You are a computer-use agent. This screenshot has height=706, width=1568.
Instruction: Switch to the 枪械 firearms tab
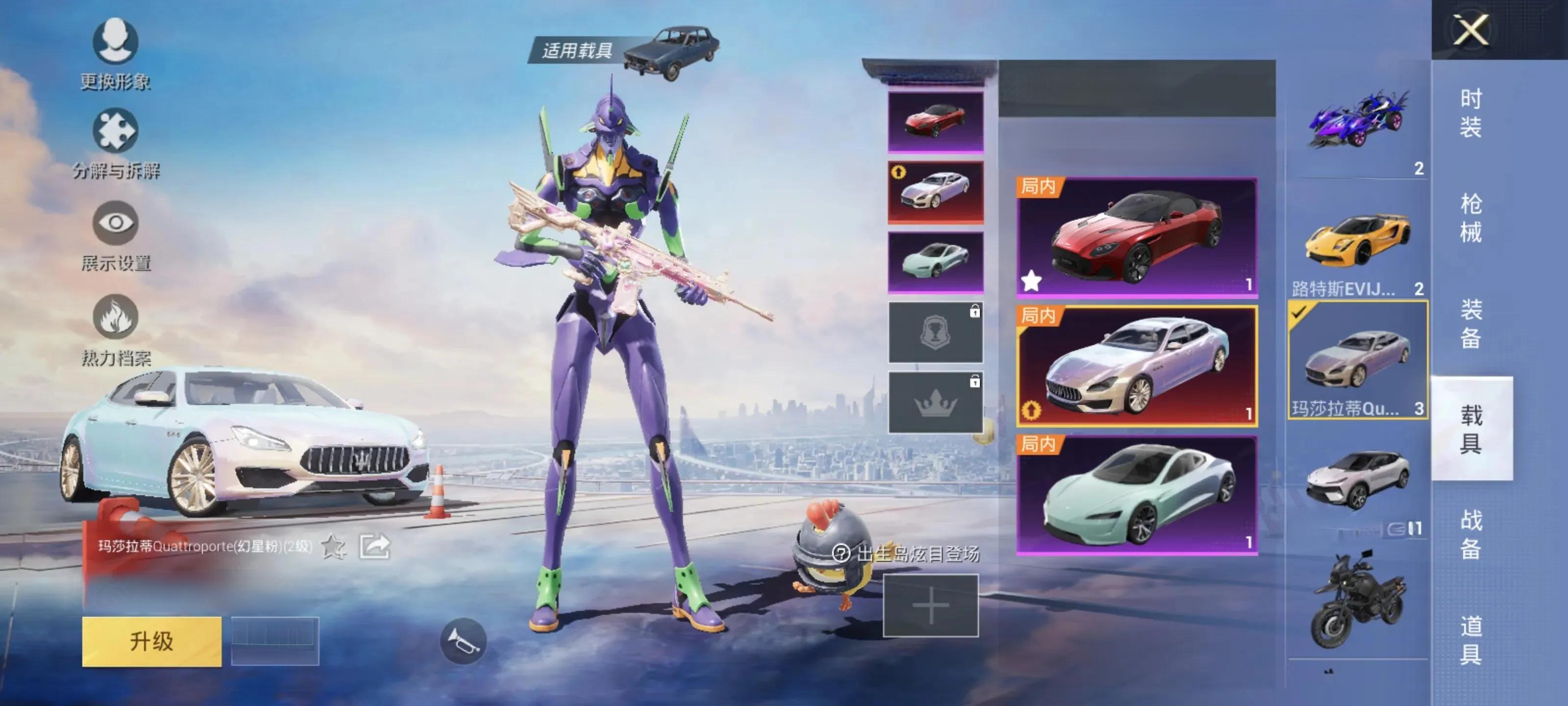[x=1470, y=218]
